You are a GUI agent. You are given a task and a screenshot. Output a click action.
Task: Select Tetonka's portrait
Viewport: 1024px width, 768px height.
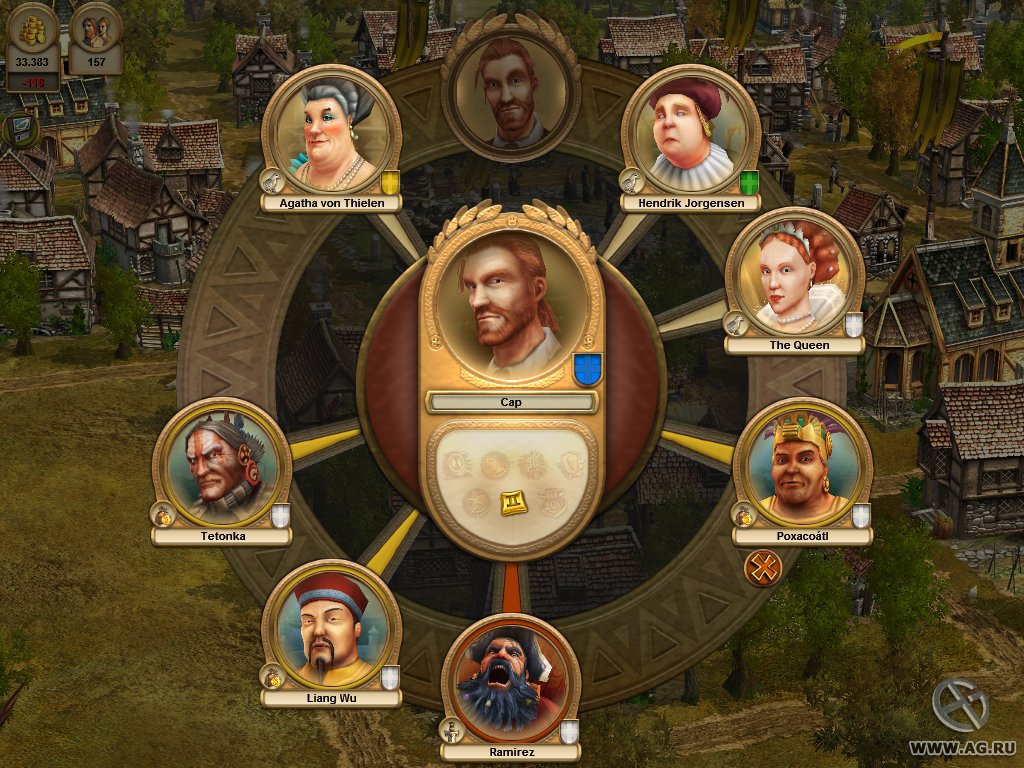tap(221, 467)
